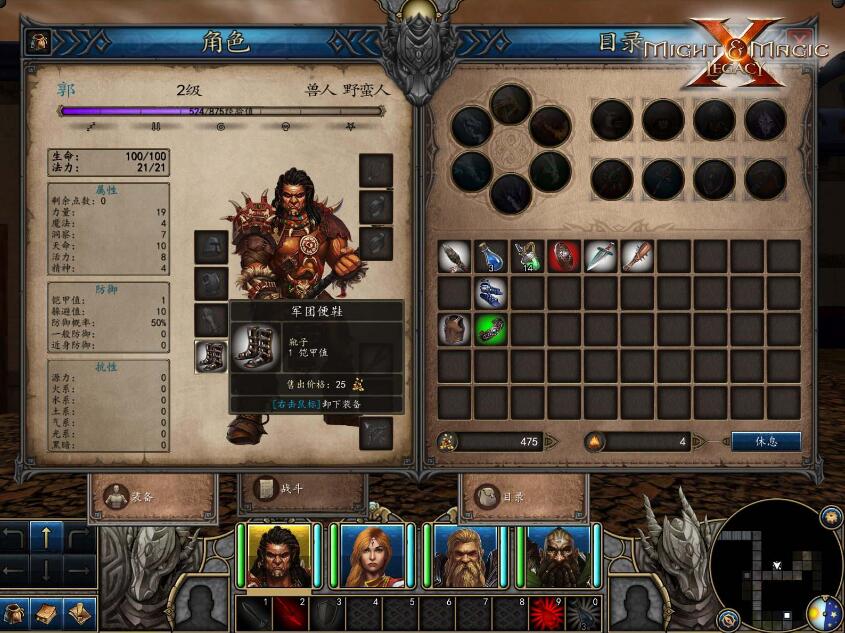Select the dark-bearded dwarf portrait
This screenshot has height=633, width=845.
coord(559,555)
